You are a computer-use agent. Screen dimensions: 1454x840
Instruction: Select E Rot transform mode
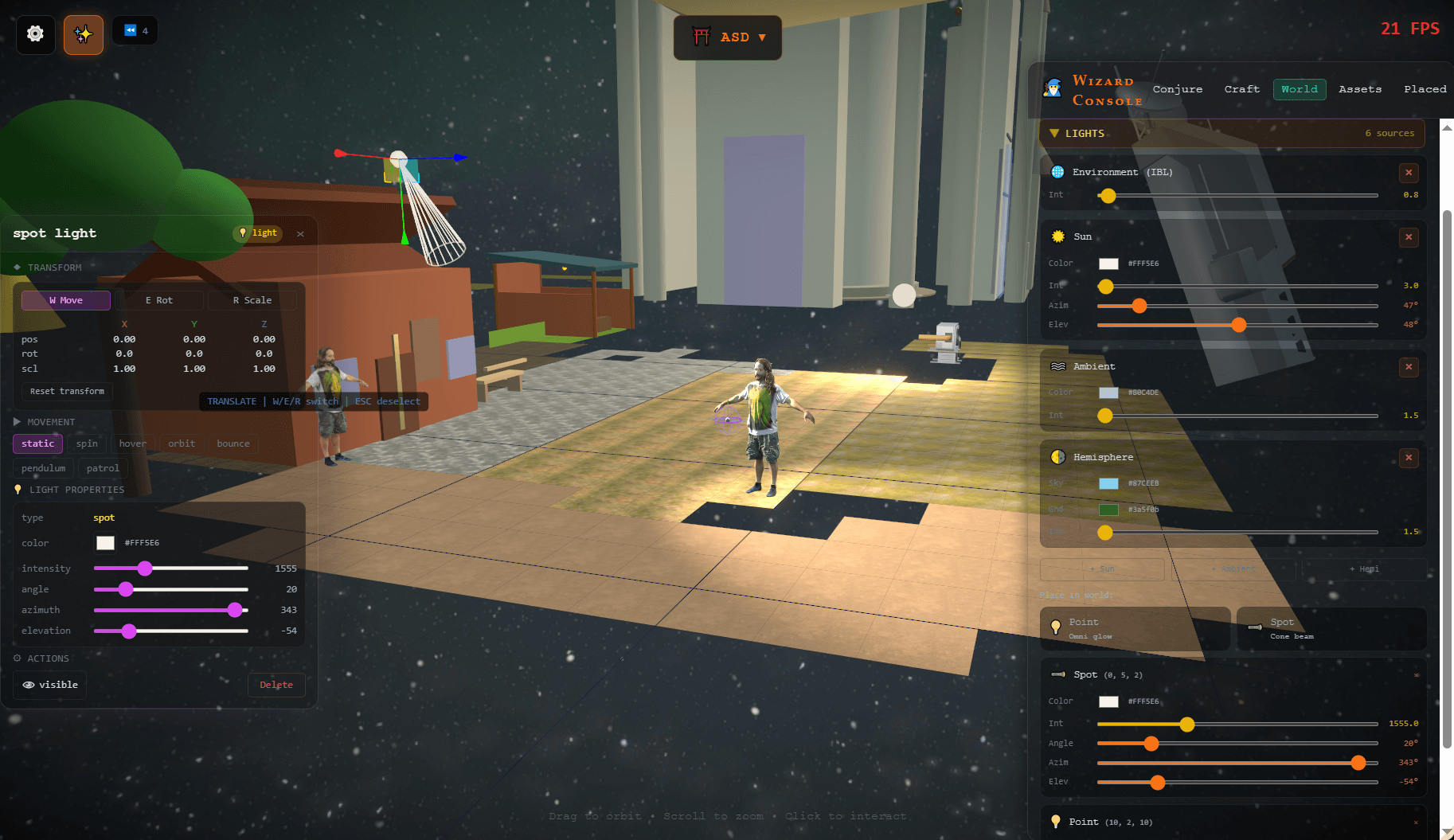pos(158,300)
